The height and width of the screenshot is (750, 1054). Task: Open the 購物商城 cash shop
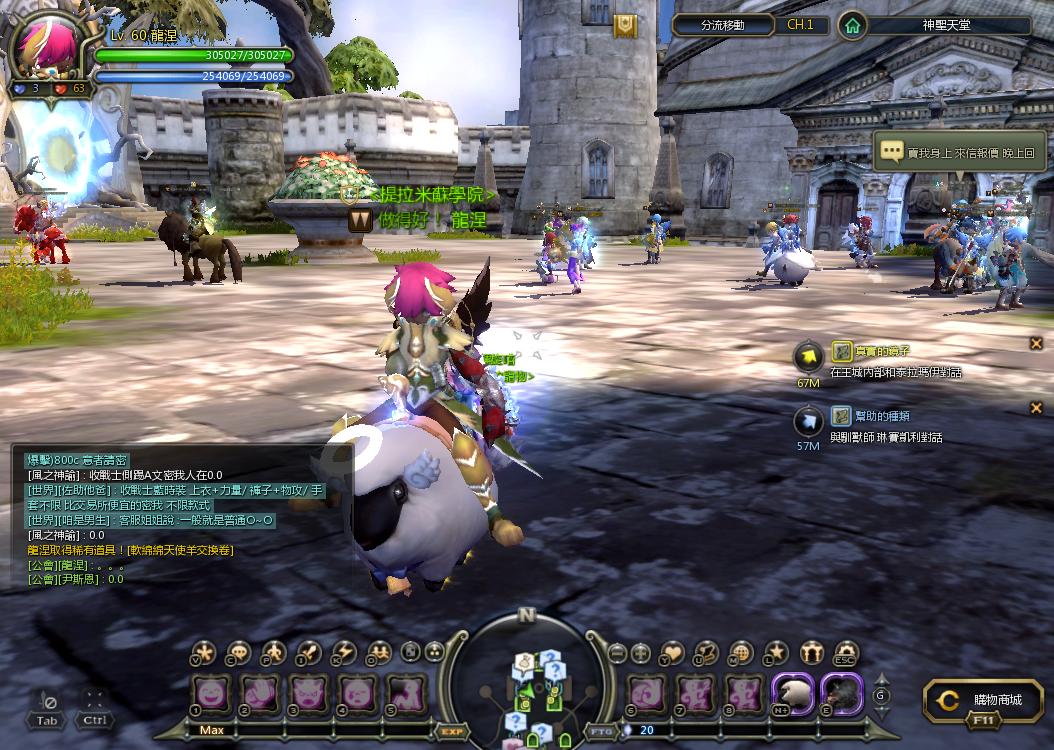click(x=983, y=701)
